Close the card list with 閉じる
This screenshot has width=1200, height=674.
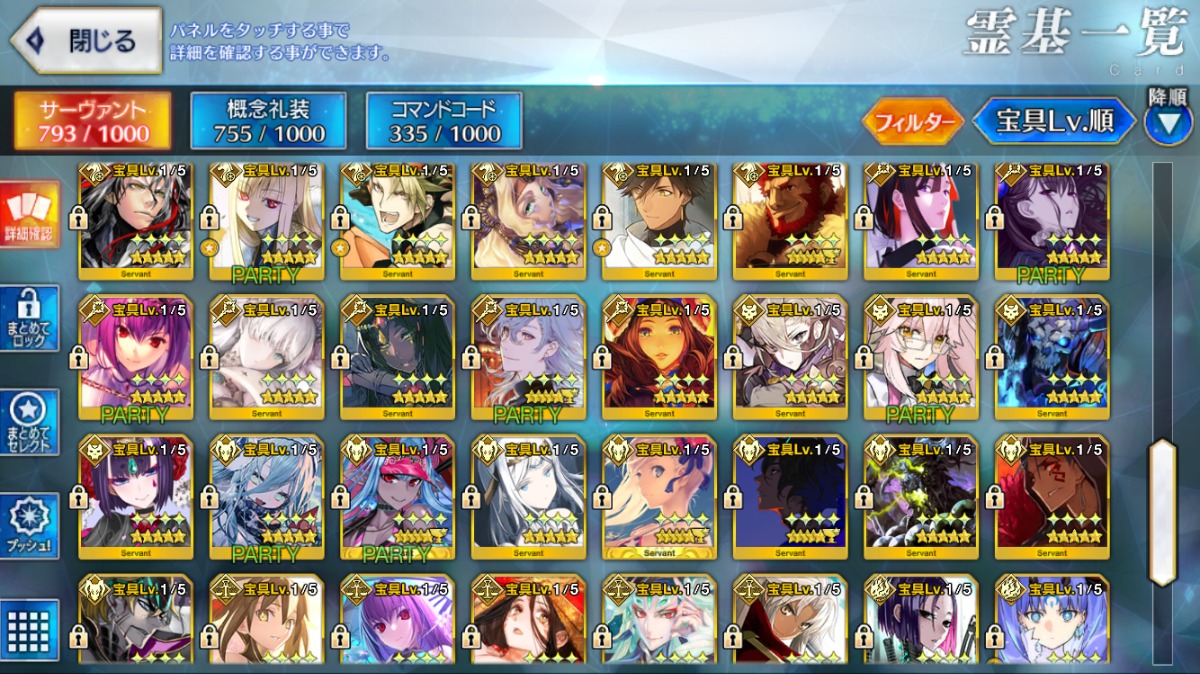point(86,41)
